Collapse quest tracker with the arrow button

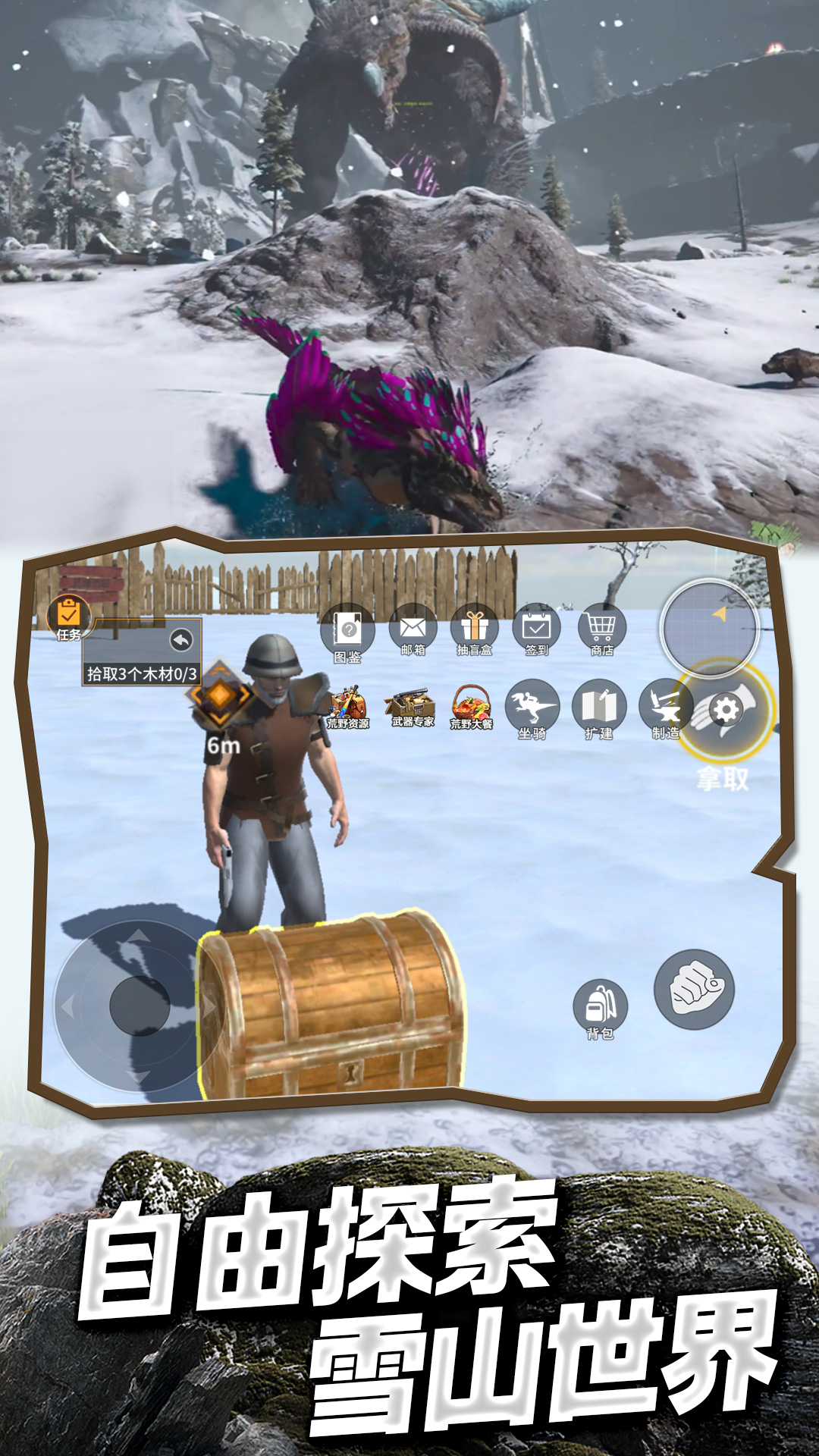(181, 641)
